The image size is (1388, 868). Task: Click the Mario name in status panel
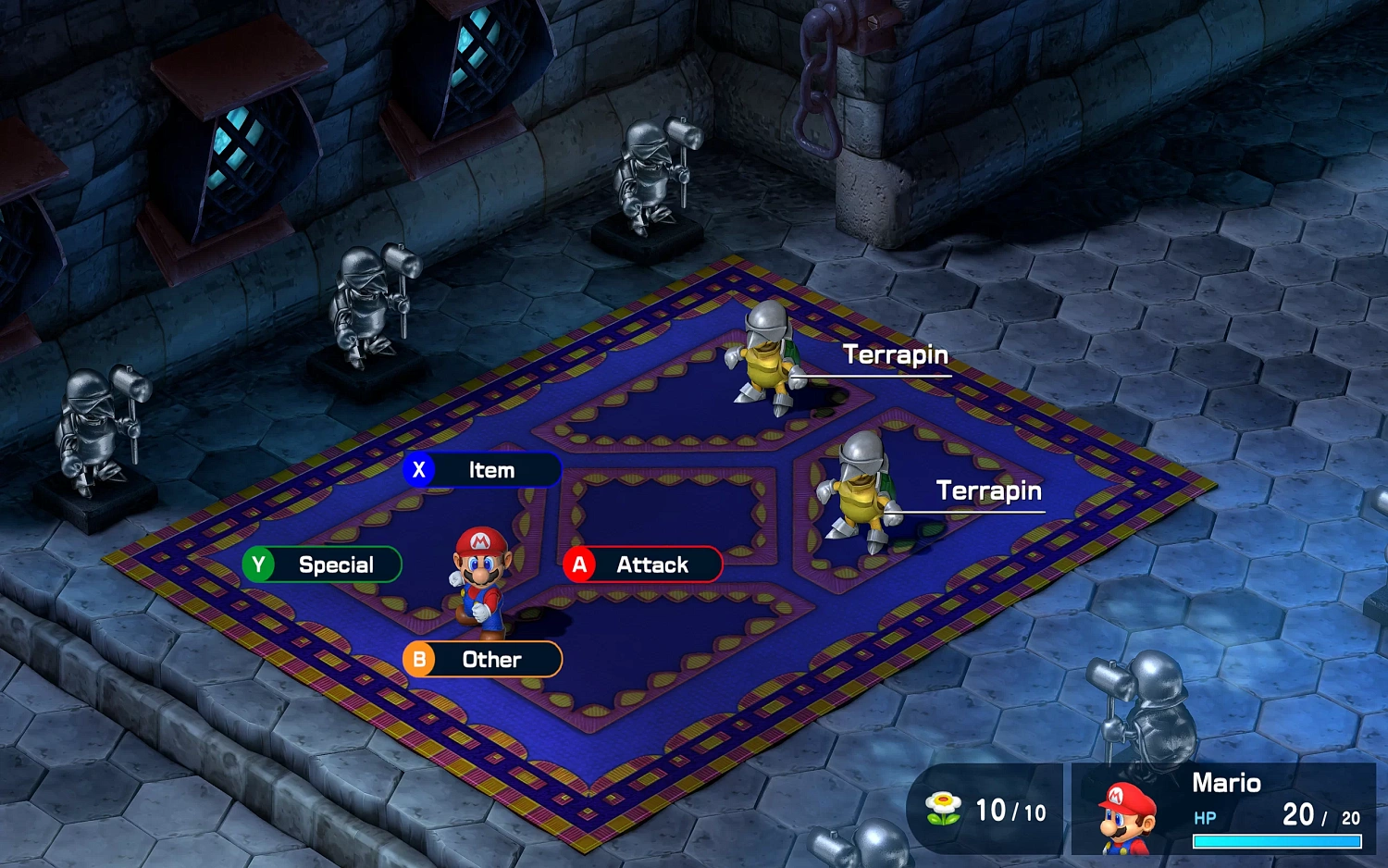1228,783
